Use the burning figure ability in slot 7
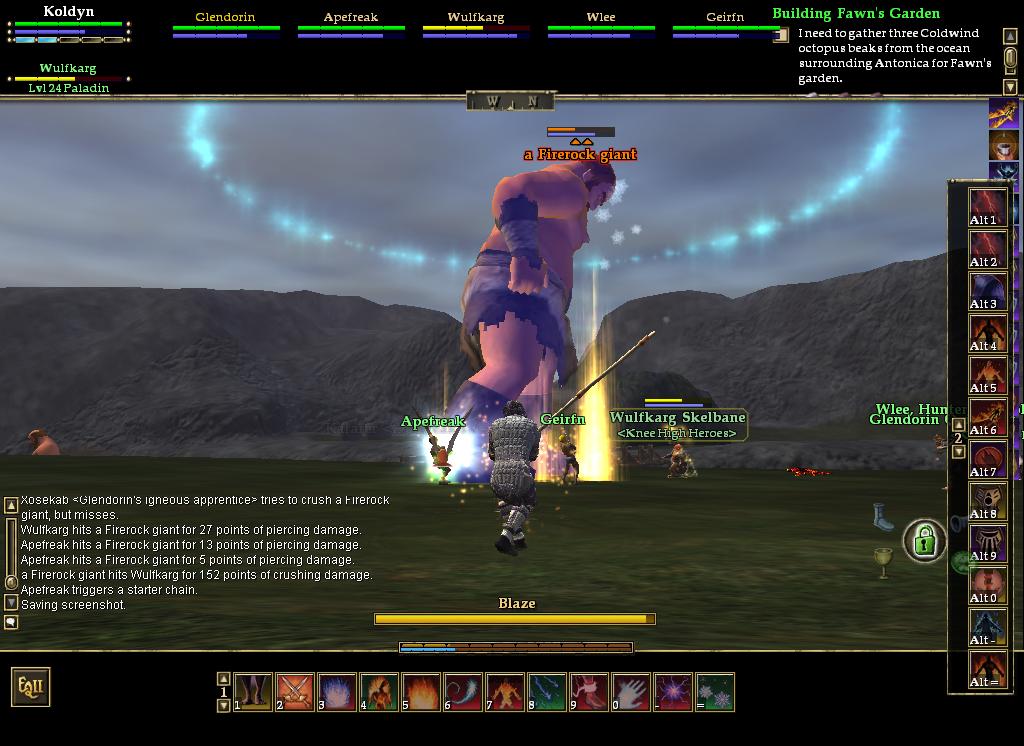 point(505,691)
